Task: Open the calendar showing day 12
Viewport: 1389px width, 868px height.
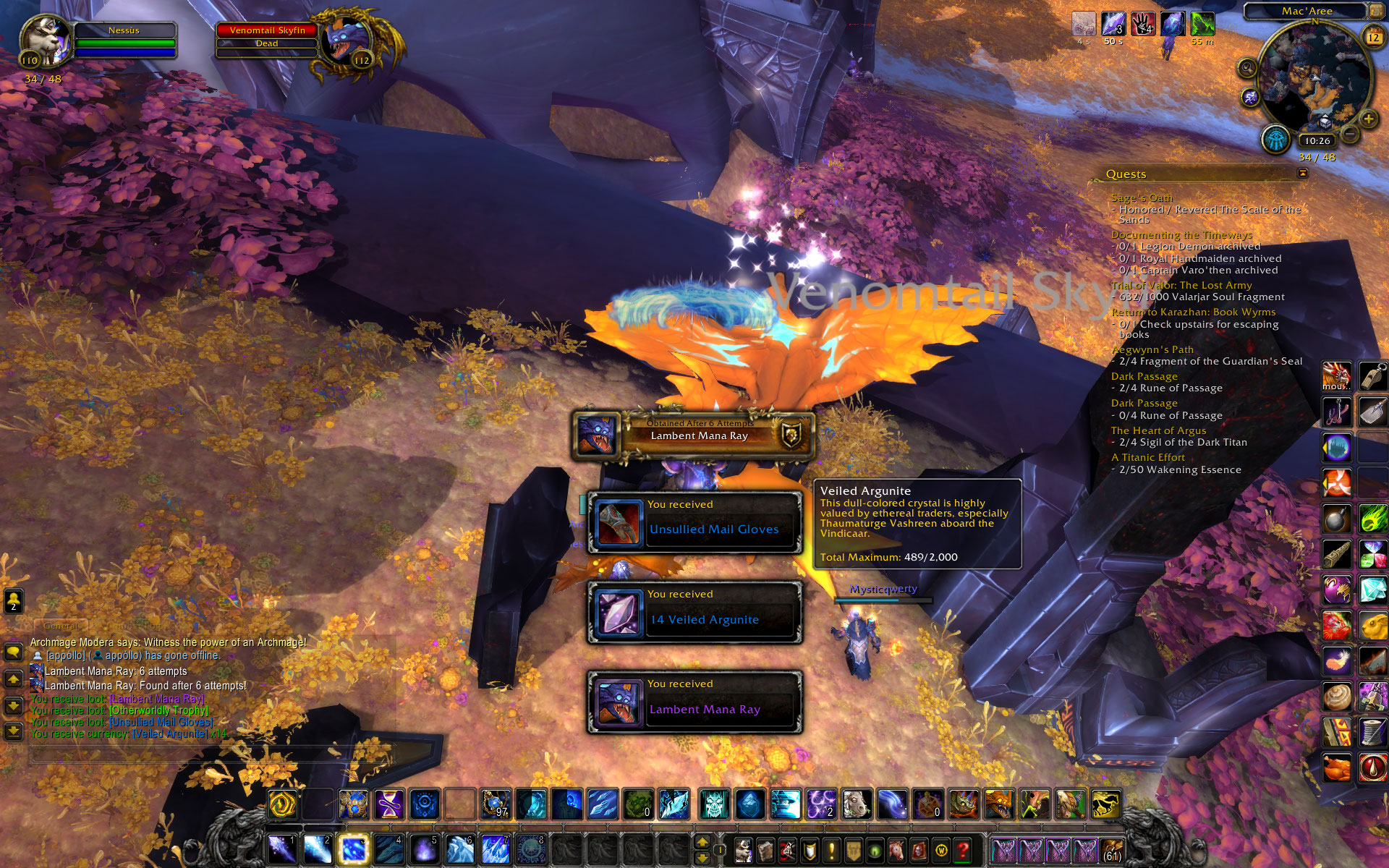Action: tap(1372, 37)
